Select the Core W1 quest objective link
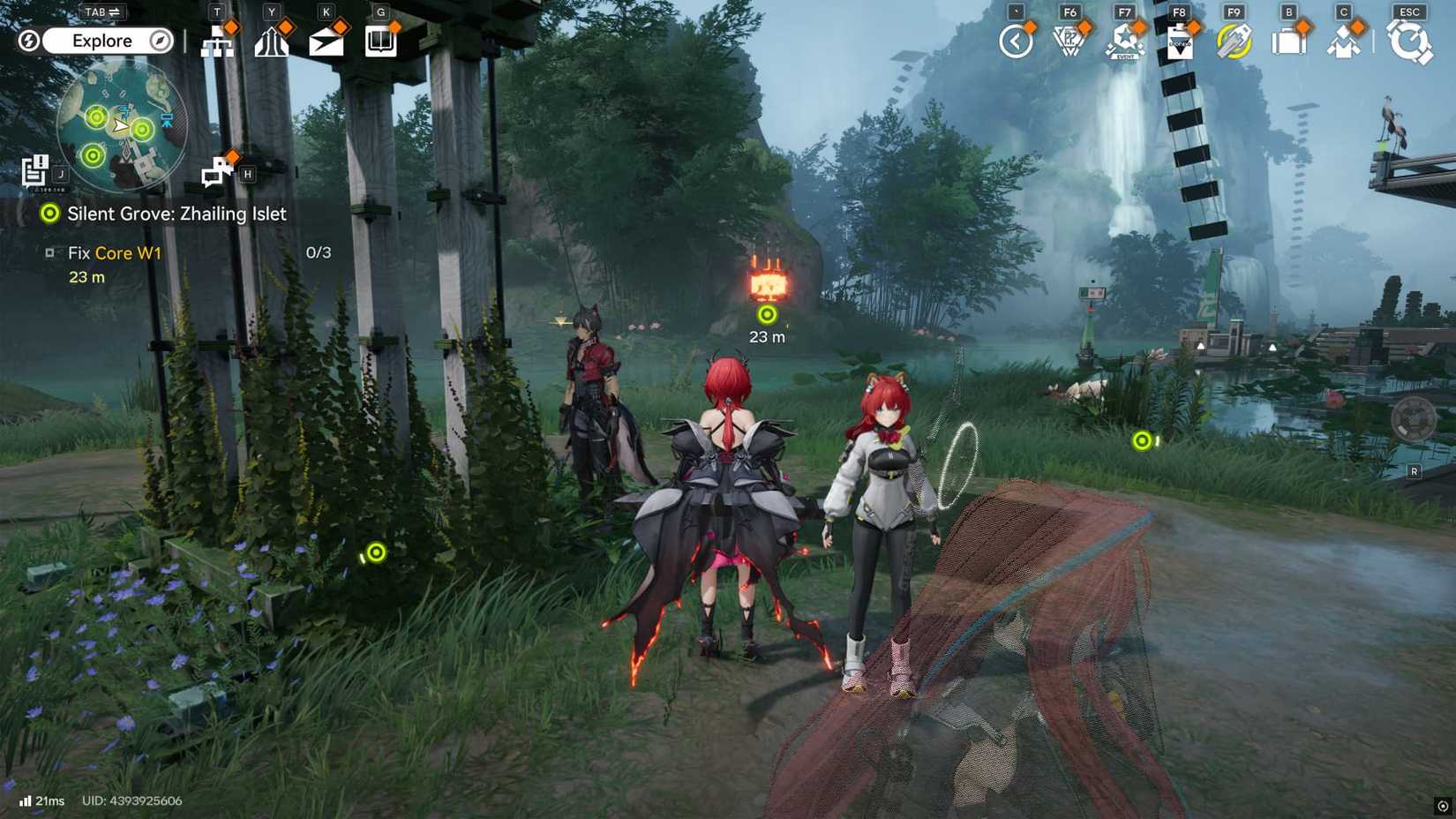Viewport: 1456px width, 819px height. pyautogui.click(x=124, y=253)
